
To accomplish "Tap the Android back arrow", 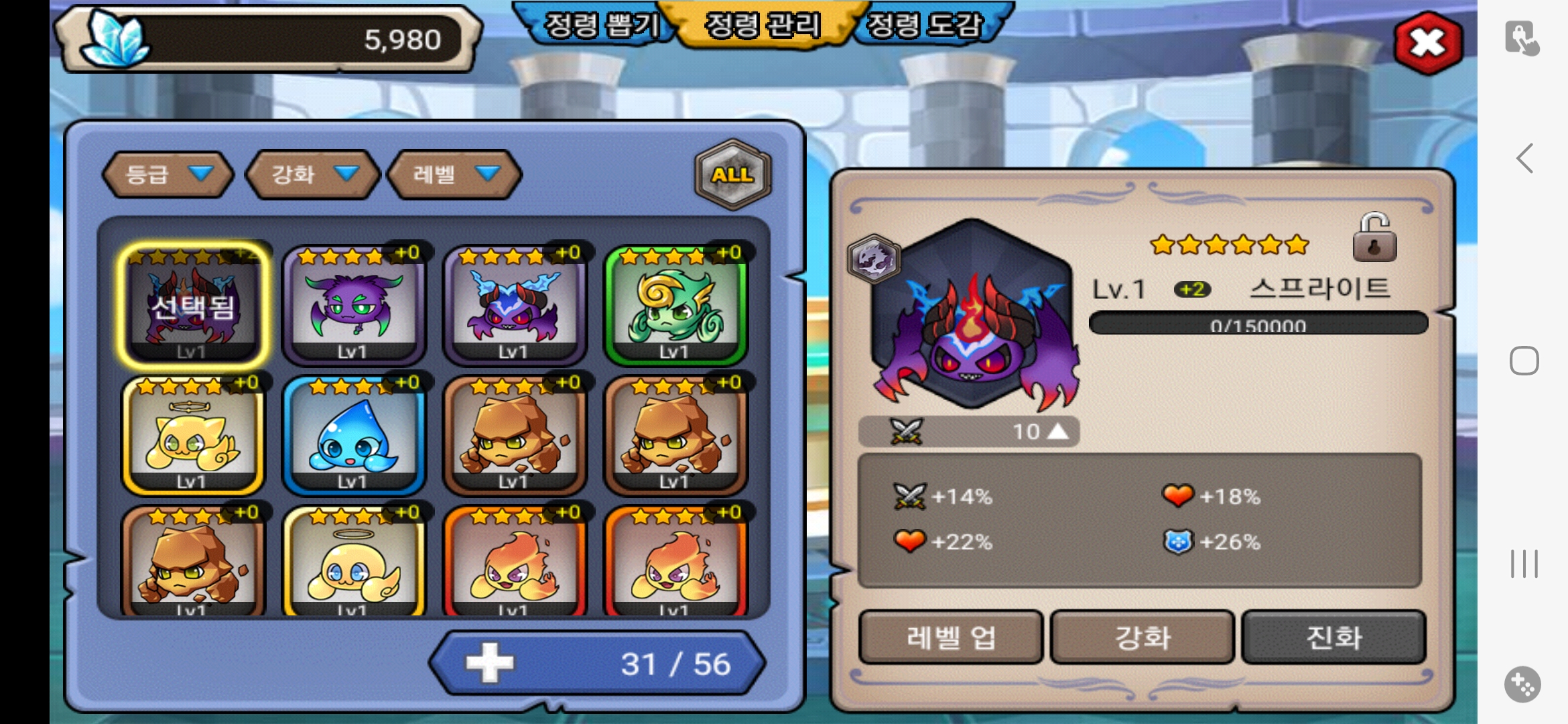I will (x=1524, y=159).
